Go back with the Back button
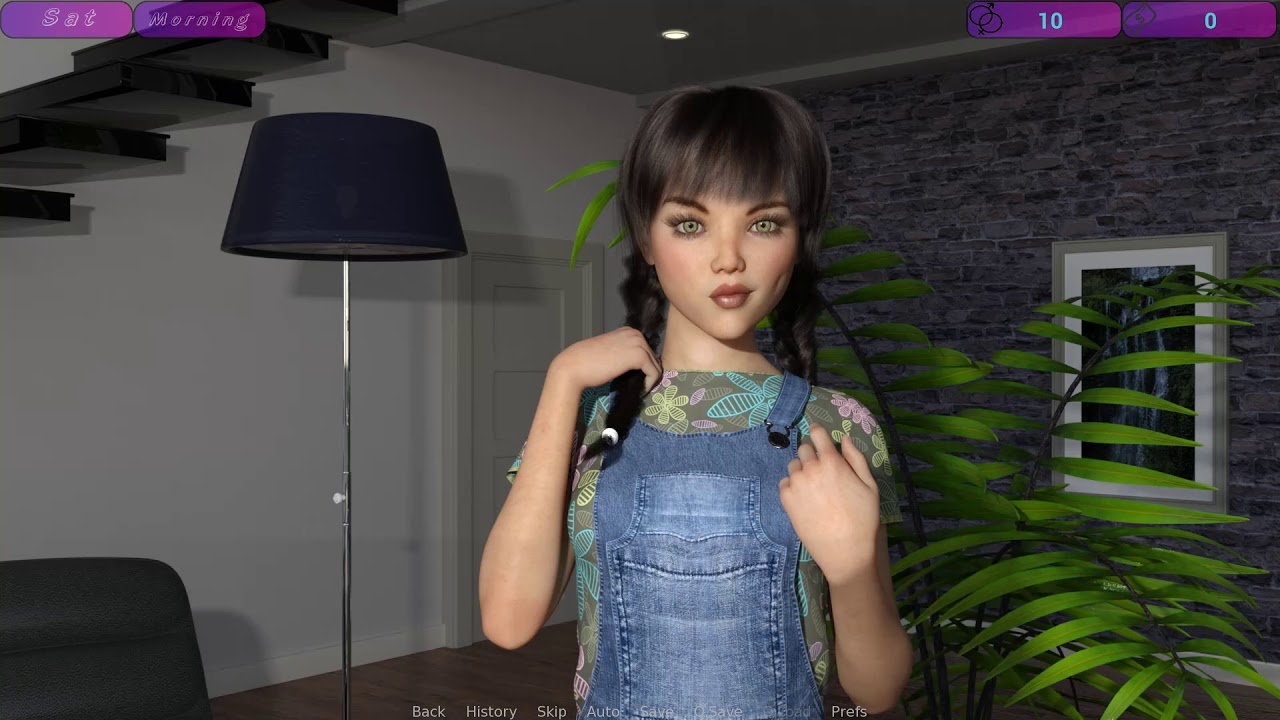The height and width of the screenshot is (720, 1280). tap(428, 711)
